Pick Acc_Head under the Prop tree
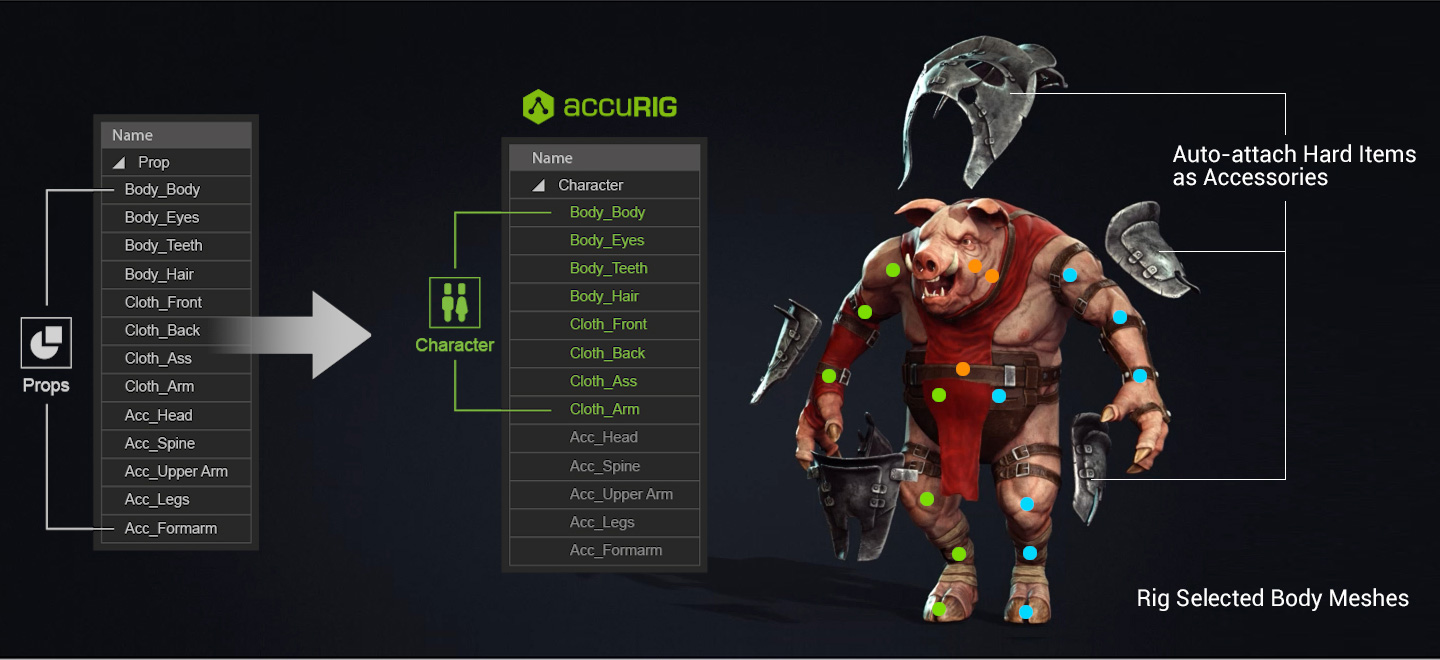The image size is (1440, 660). pyautogui.click(x=158, y=415)
